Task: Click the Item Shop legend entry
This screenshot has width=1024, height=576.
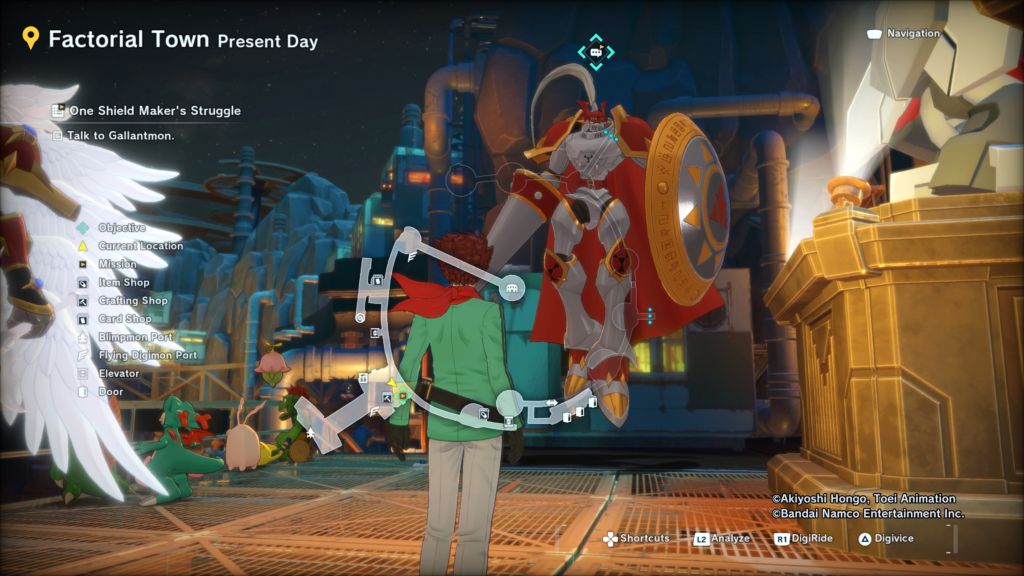Action: pyautogui.click(x=123, y=283)
